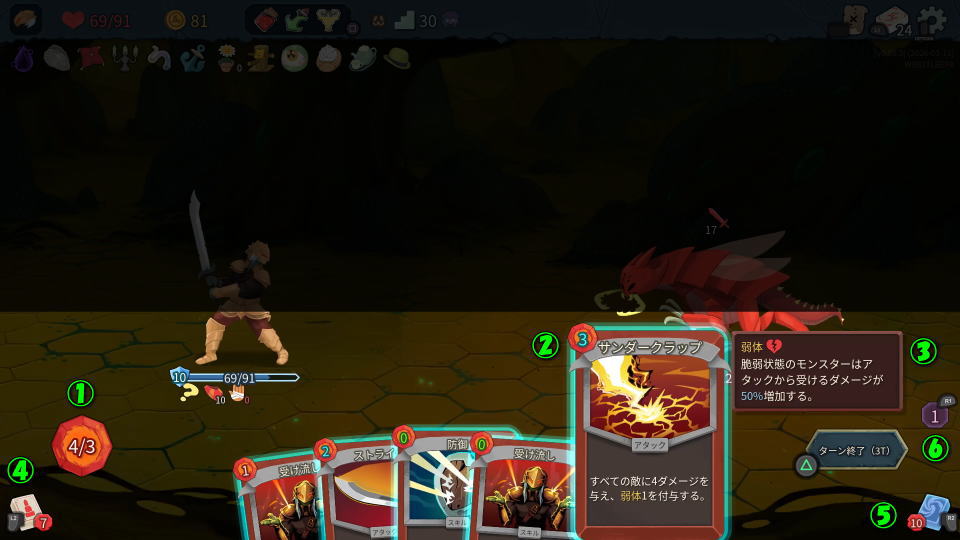
Task: Open the draw pile
Action: point(27,510)
